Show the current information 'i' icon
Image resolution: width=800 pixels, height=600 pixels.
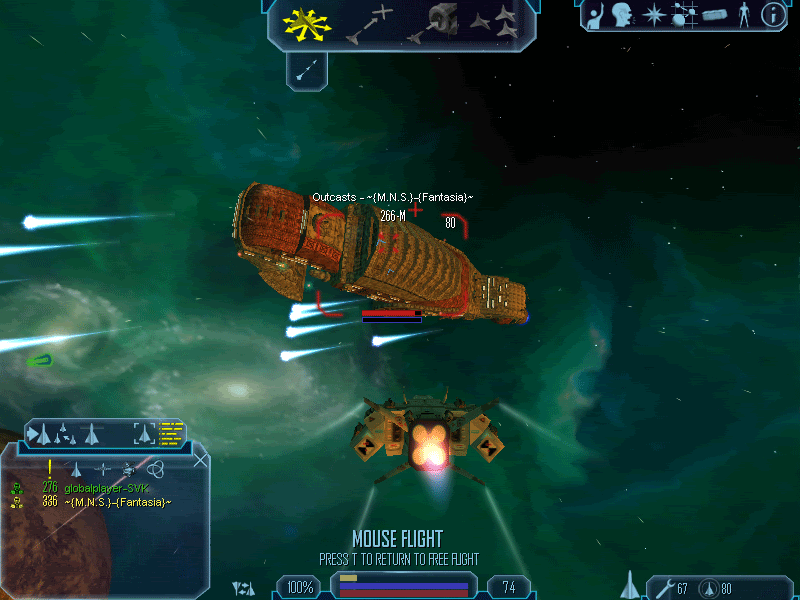(772, 15)
